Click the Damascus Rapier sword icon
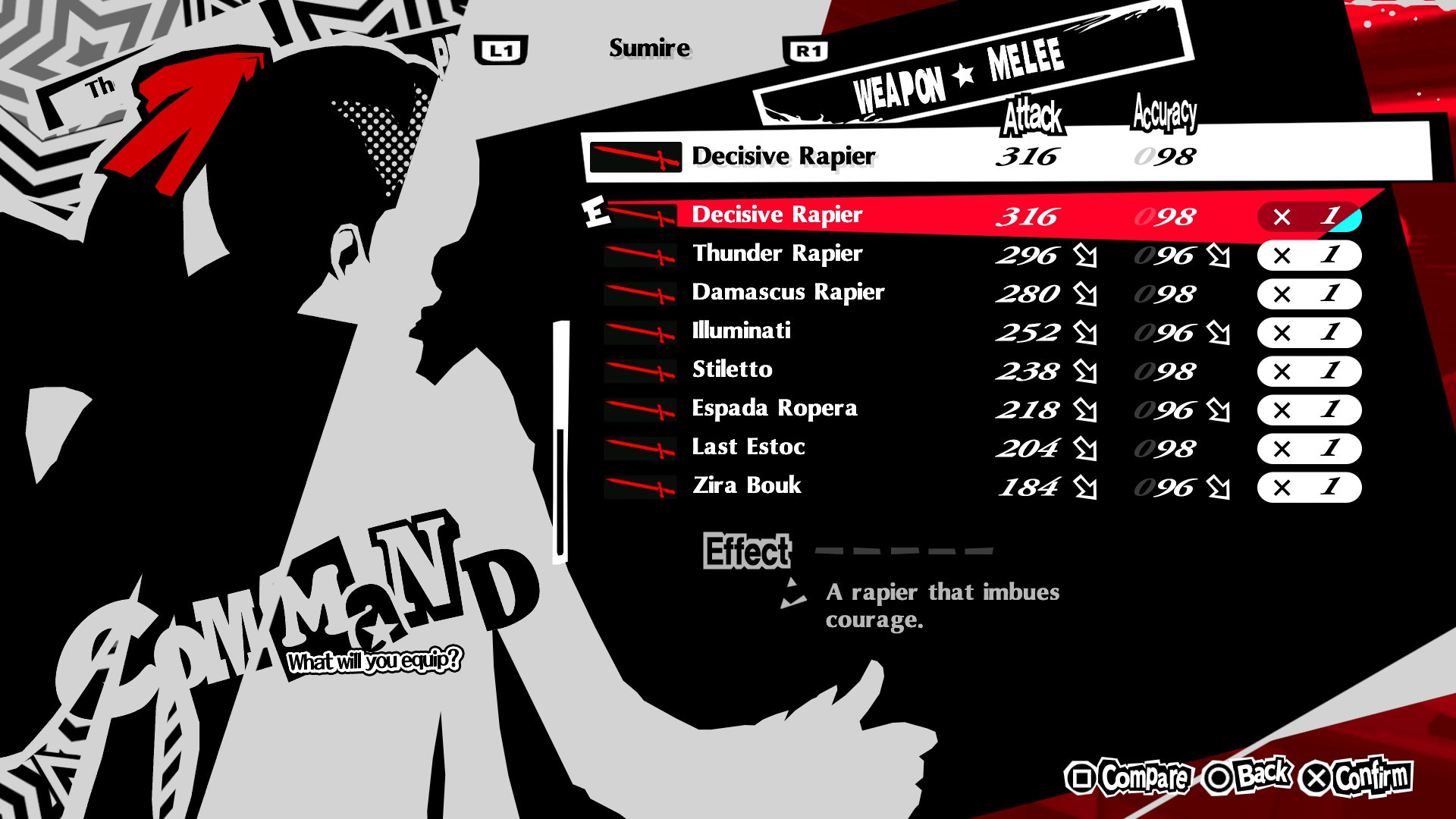 [x=641, y=295]
